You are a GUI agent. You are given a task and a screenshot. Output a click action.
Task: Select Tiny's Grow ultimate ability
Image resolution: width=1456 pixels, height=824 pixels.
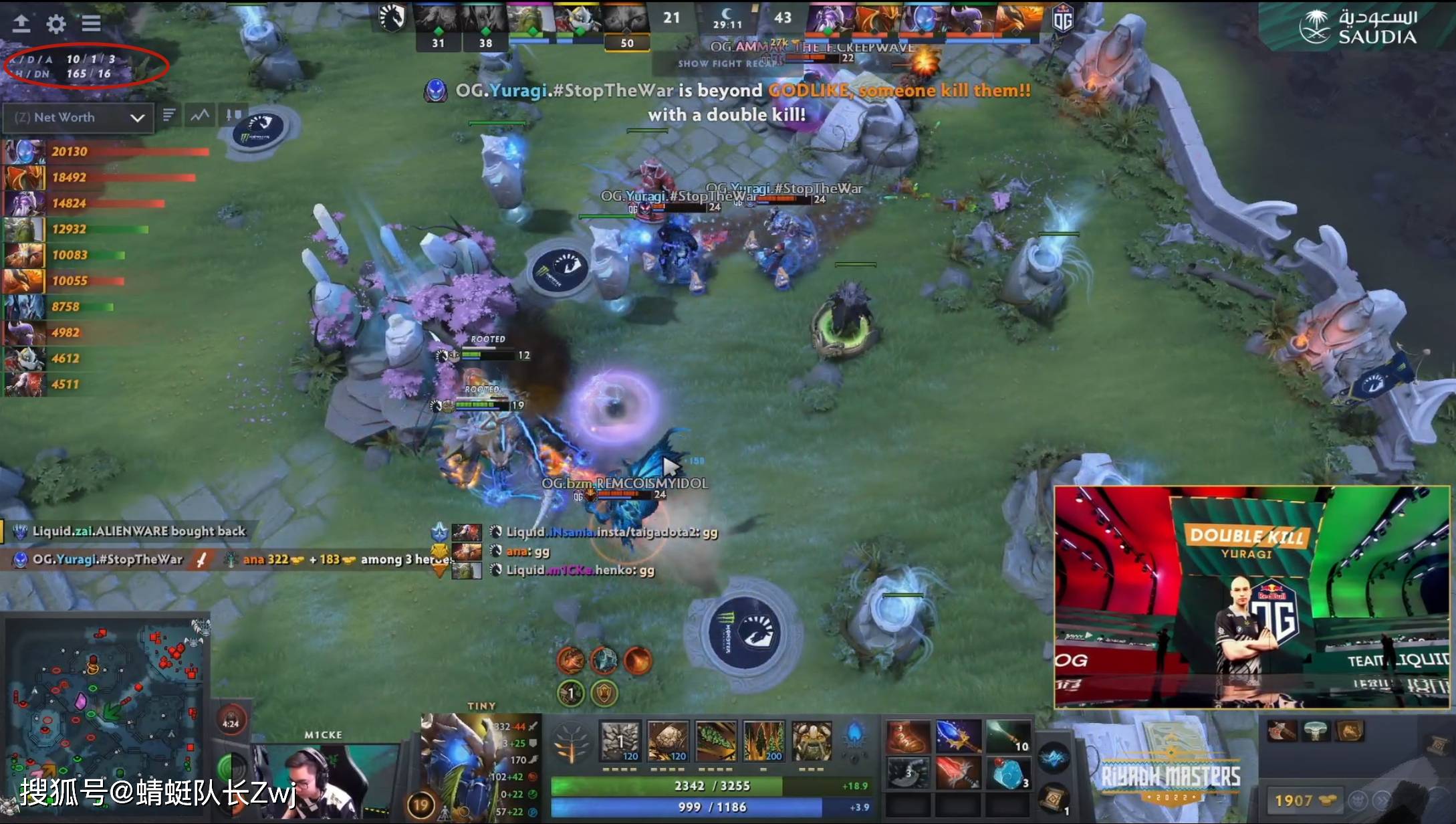coord(812,741)
